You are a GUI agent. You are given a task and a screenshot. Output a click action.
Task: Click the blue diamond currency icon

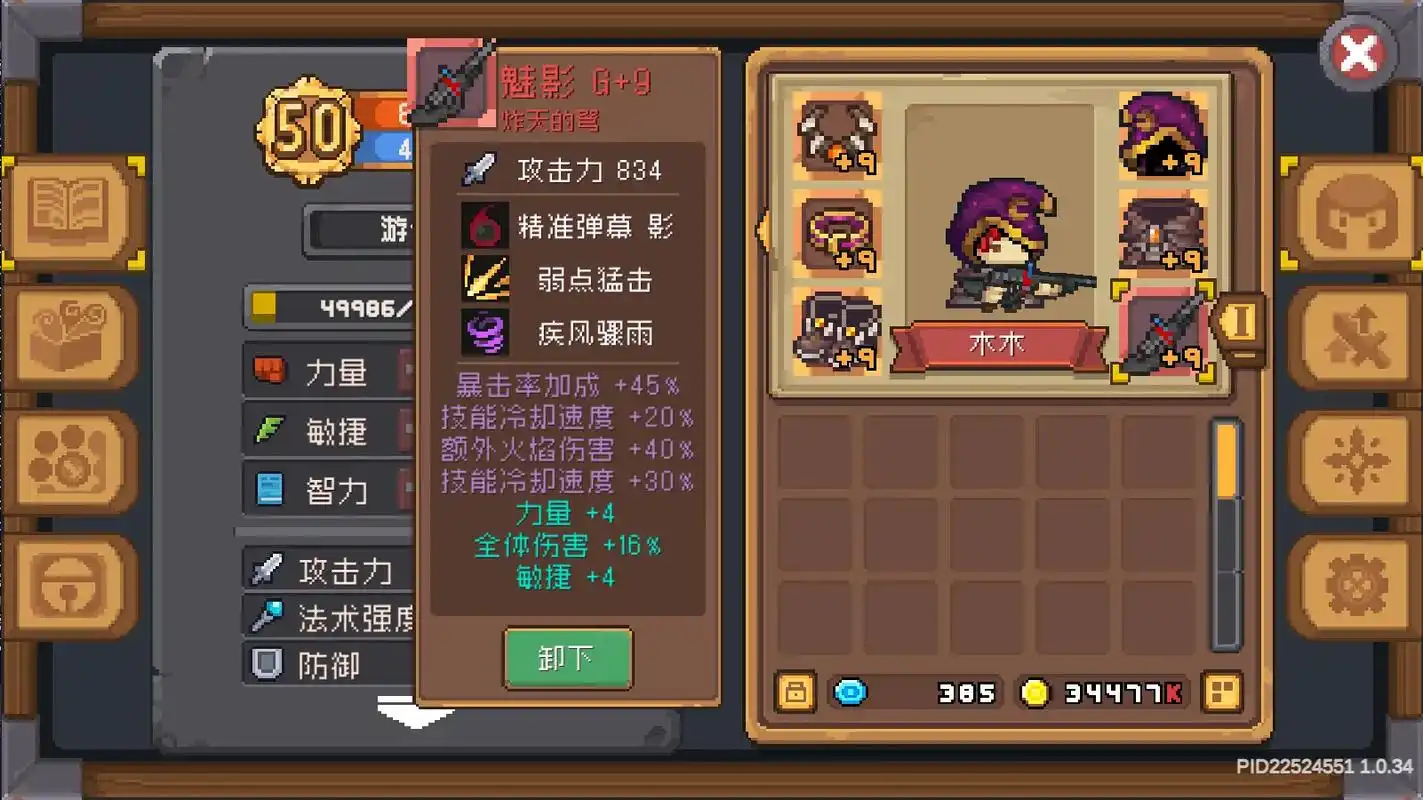851,691
